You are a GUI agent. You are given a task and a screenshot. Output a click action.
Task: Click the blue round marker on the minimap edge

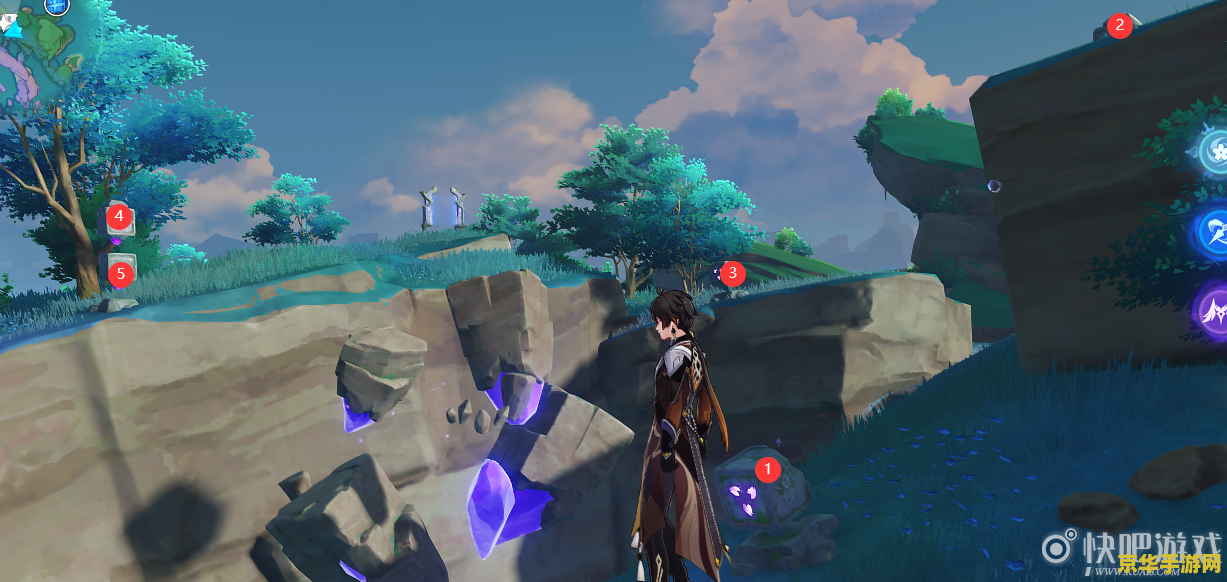click(57, 6)
